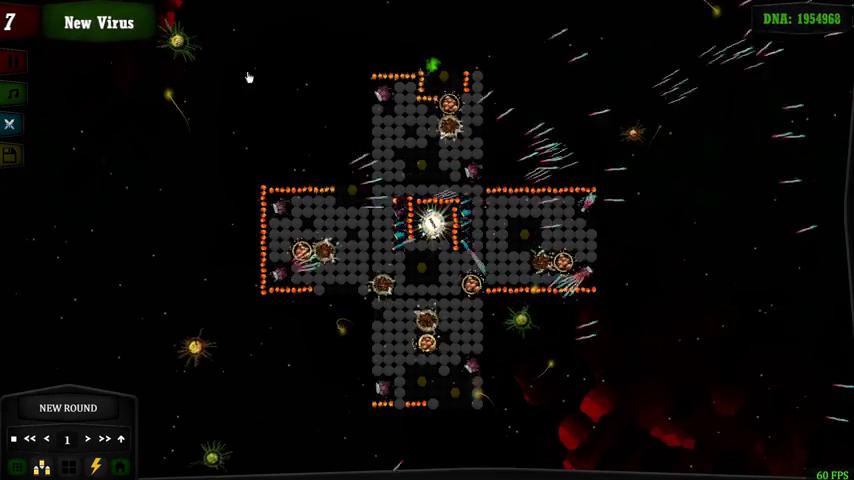
Task: Decrease speed with the single left arrow
Action: pyautogui.click(x=47, y=439)
